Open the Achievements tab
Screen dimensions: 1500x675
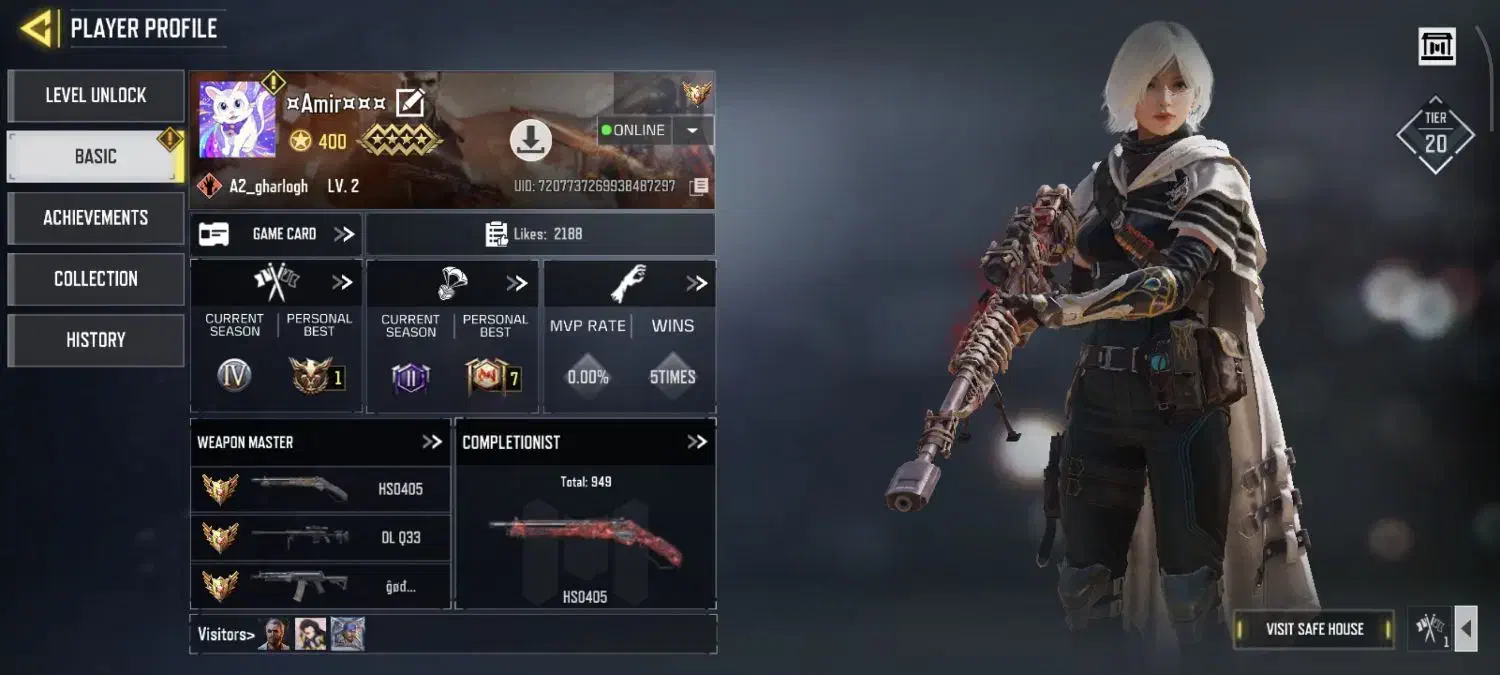coord(96,218)
